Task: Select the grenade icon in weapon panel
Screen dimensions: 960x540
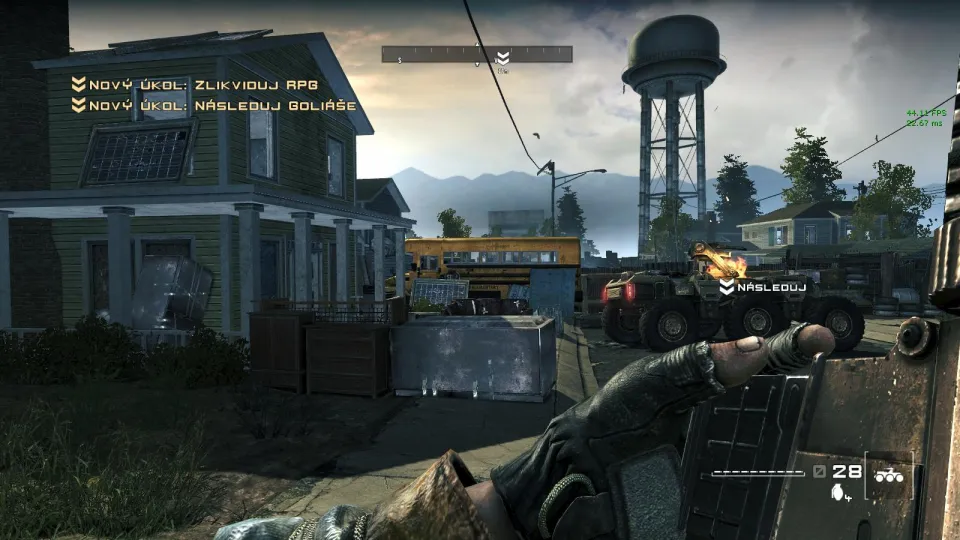Action: pyautogui.click(x=837, y=491)
